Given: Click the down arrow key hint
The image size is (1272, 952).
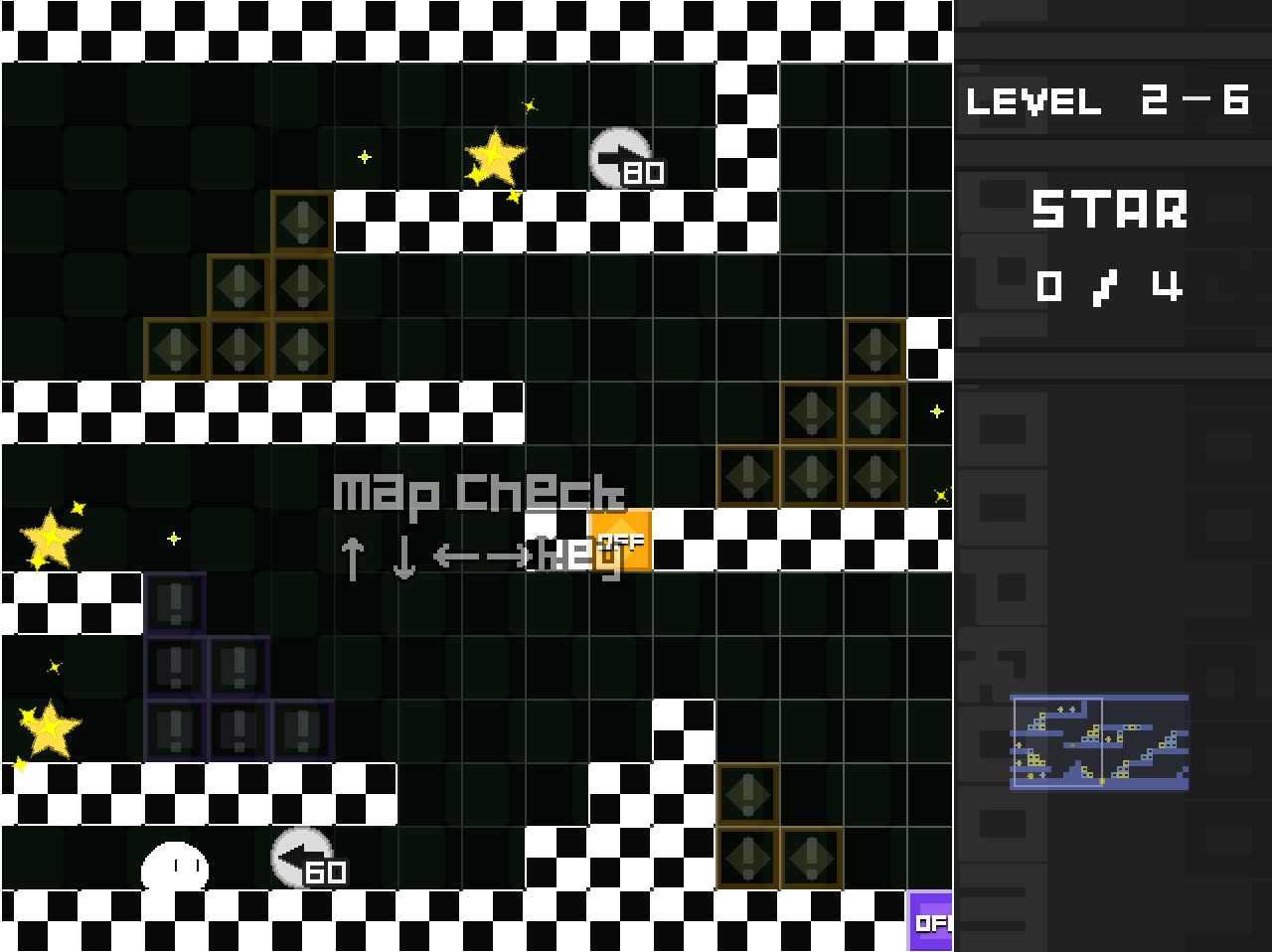Looking at the screenshot, I should (402, 556).
